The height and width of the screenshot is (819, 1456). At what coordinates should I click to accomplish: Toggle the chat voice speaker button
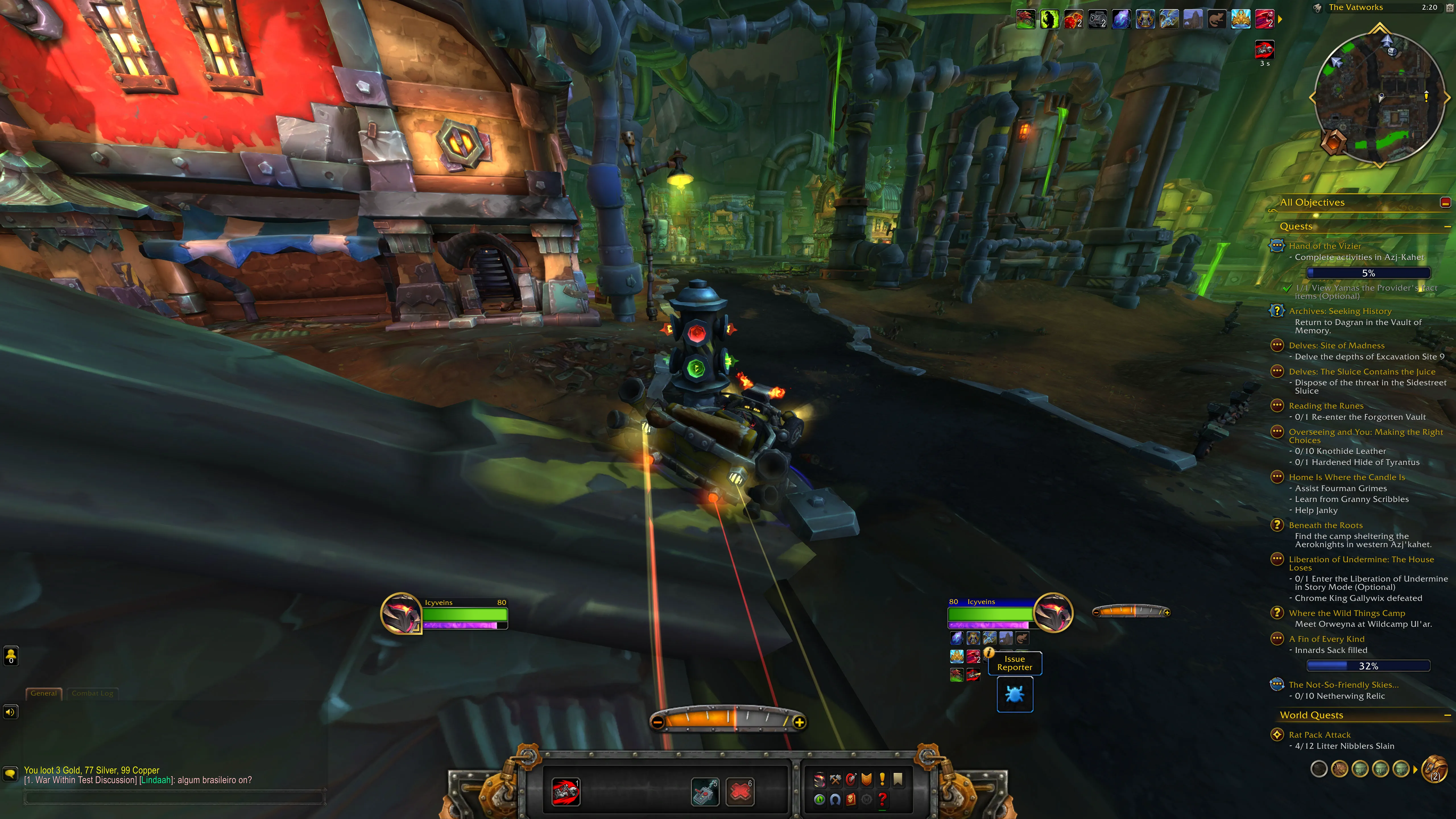(x=10, y=712)
